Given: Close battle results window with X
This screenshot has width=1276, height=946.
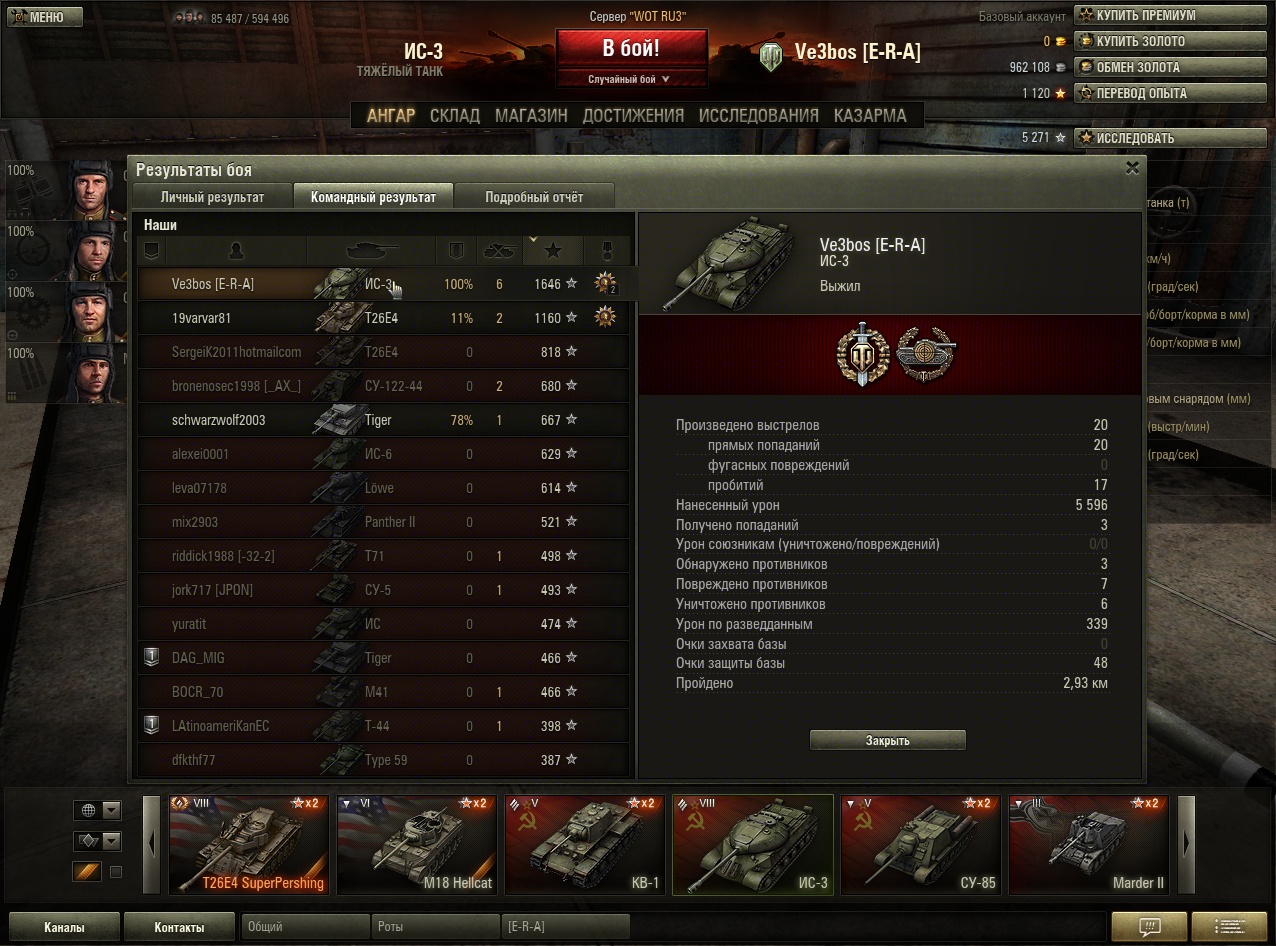Looking at the screenshot, I should [1132, 168].
